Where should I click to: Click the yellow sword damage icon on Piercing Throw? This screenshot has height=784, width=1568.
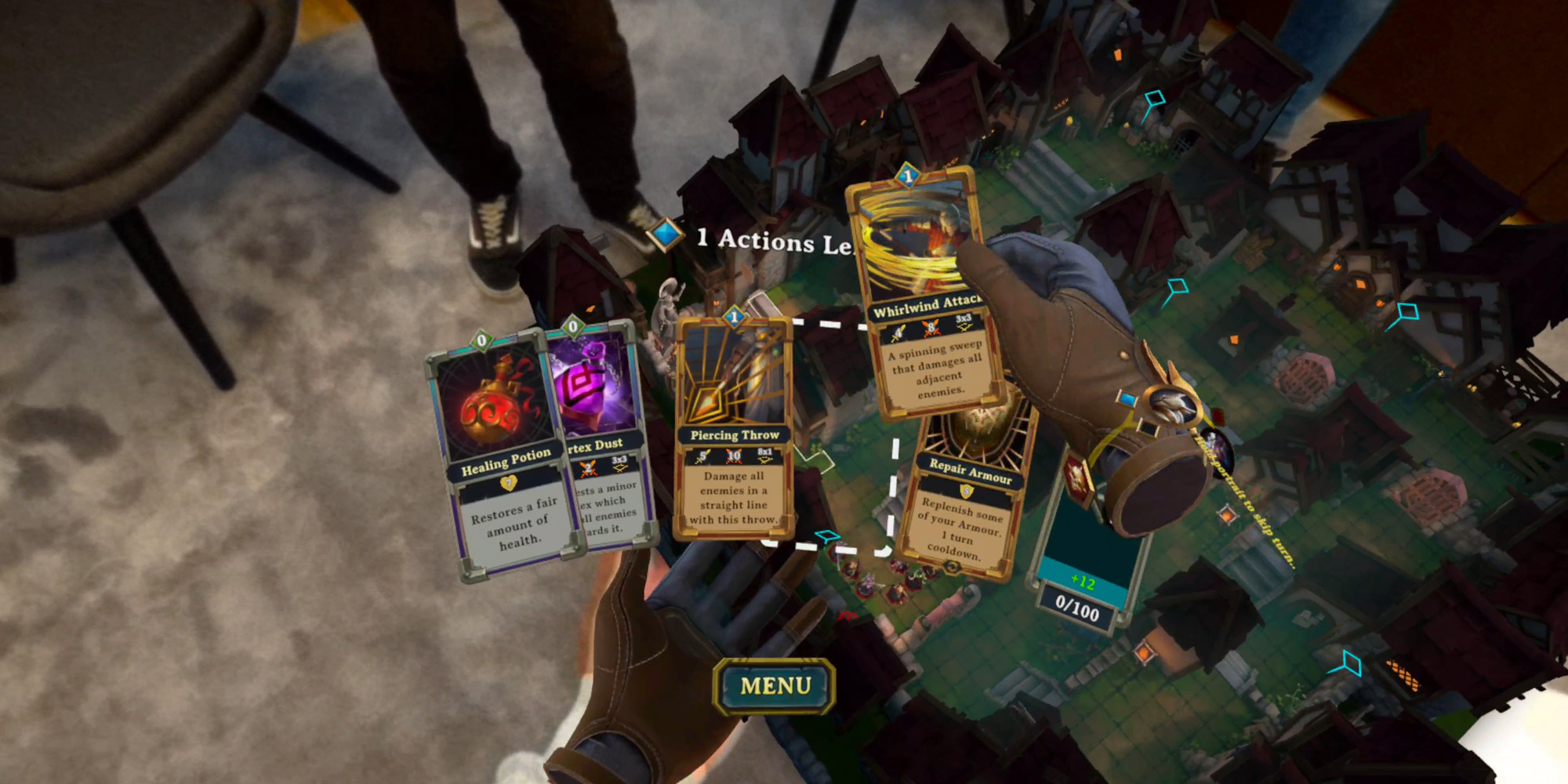704,455
